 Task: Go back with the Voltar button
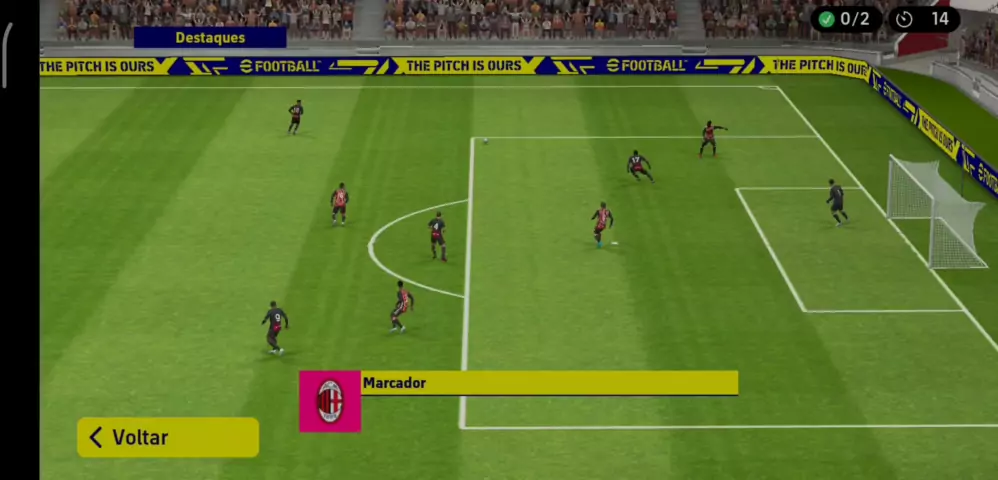point(168,437)
